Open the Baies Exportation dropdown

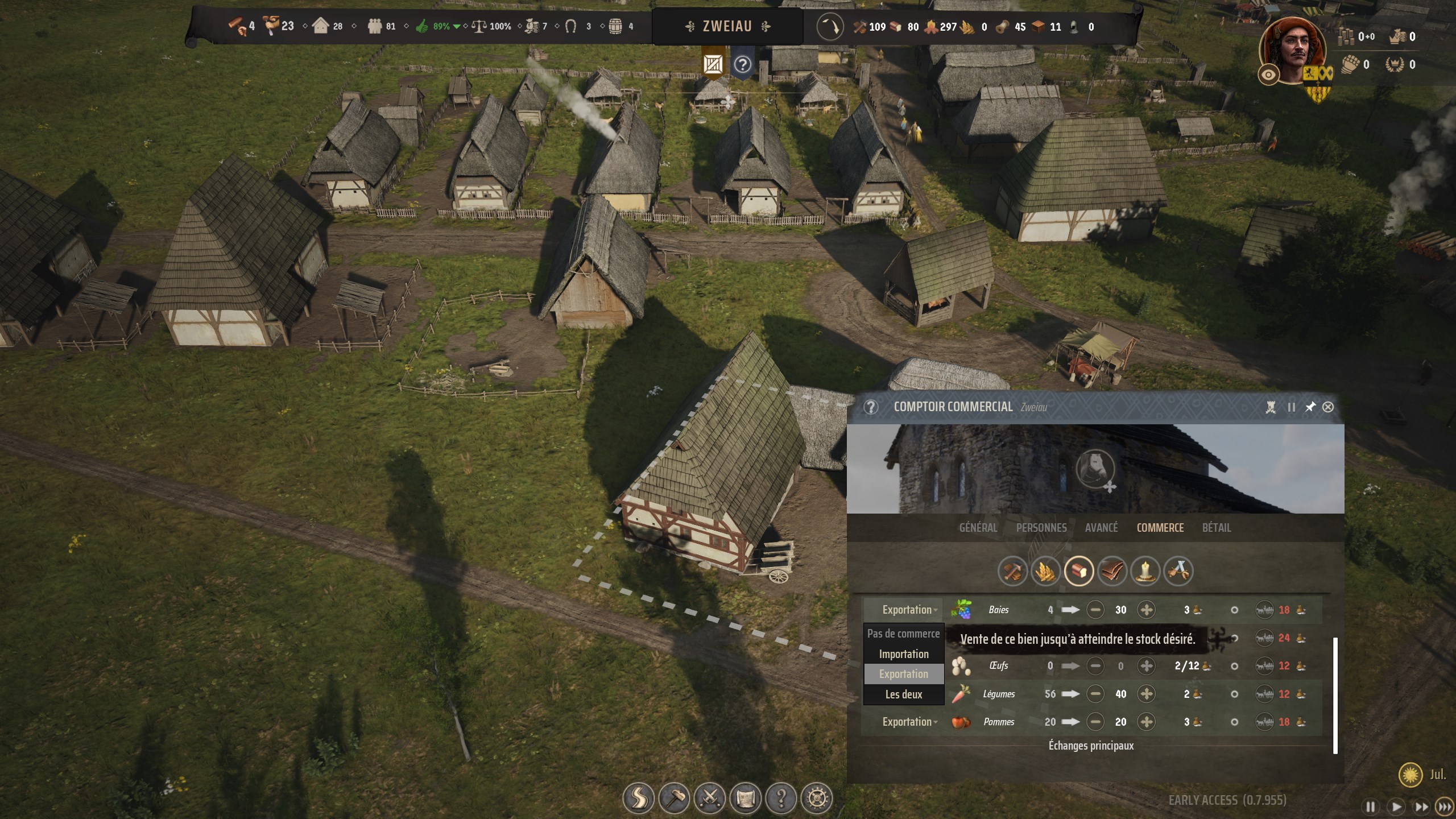(x=908, y=610)
